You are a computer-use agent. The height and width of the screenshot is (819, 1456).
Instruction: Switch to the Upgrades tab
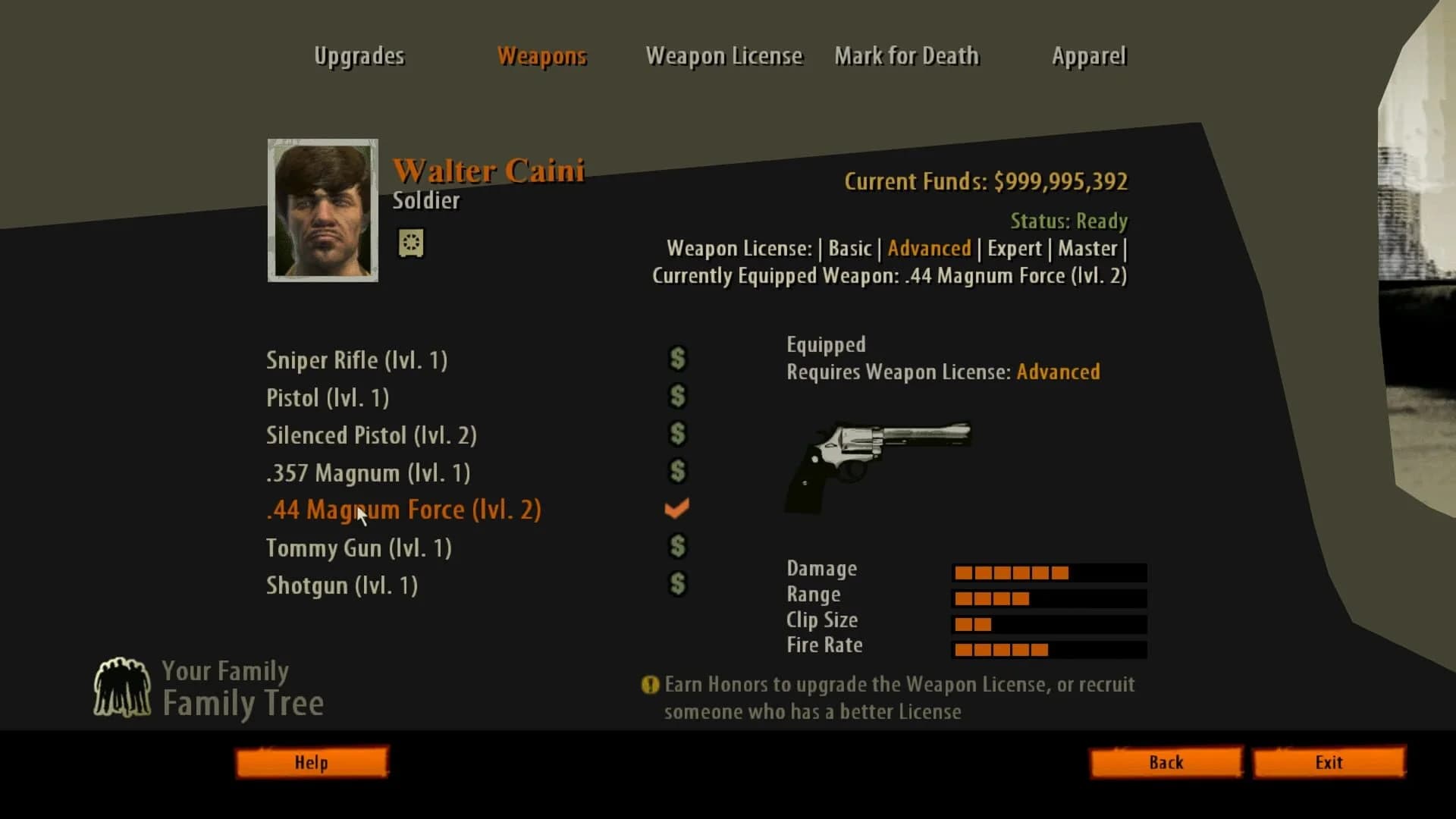click(359, 55)
